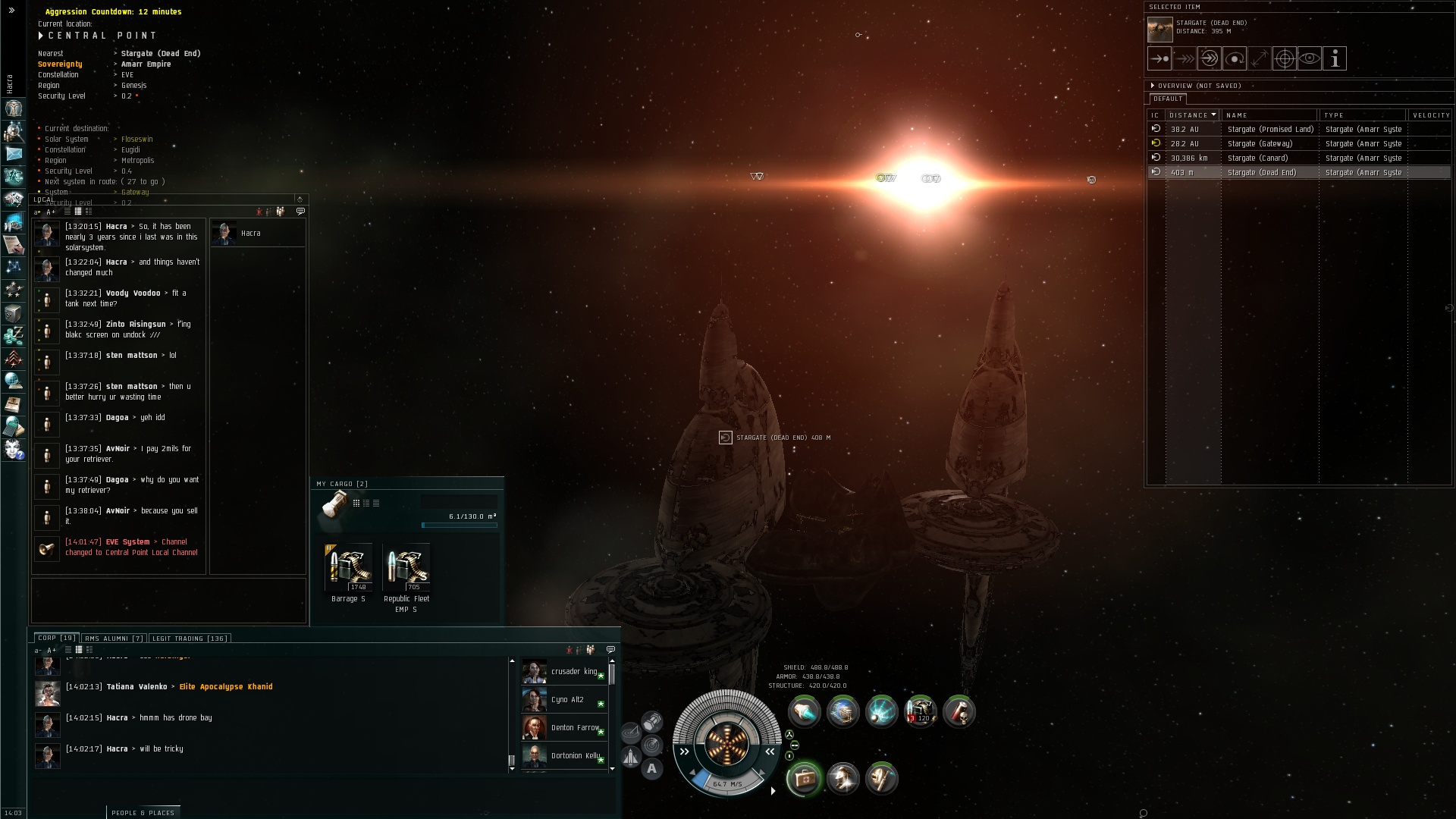1456x819 pixels.
Task: Sort overview by Distance column
Action: tap(1192, 115)
